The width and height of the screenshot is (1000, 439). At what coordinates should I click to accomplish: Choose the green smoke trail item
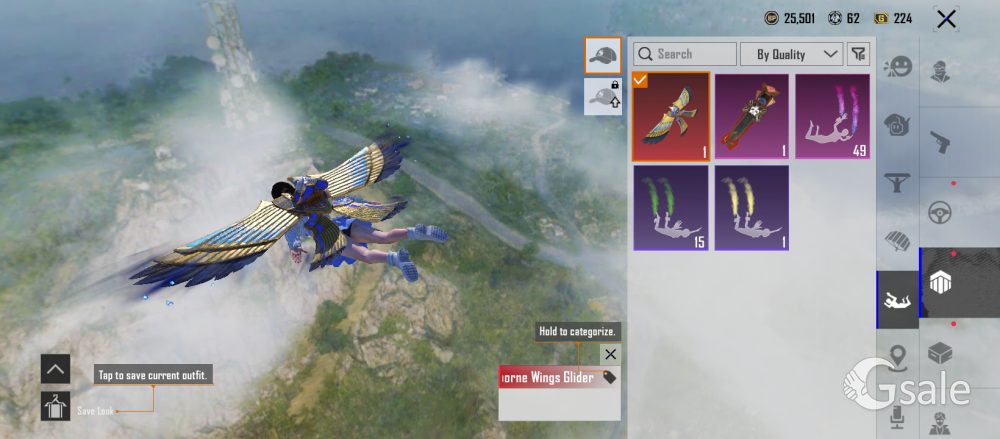point(671,208)
